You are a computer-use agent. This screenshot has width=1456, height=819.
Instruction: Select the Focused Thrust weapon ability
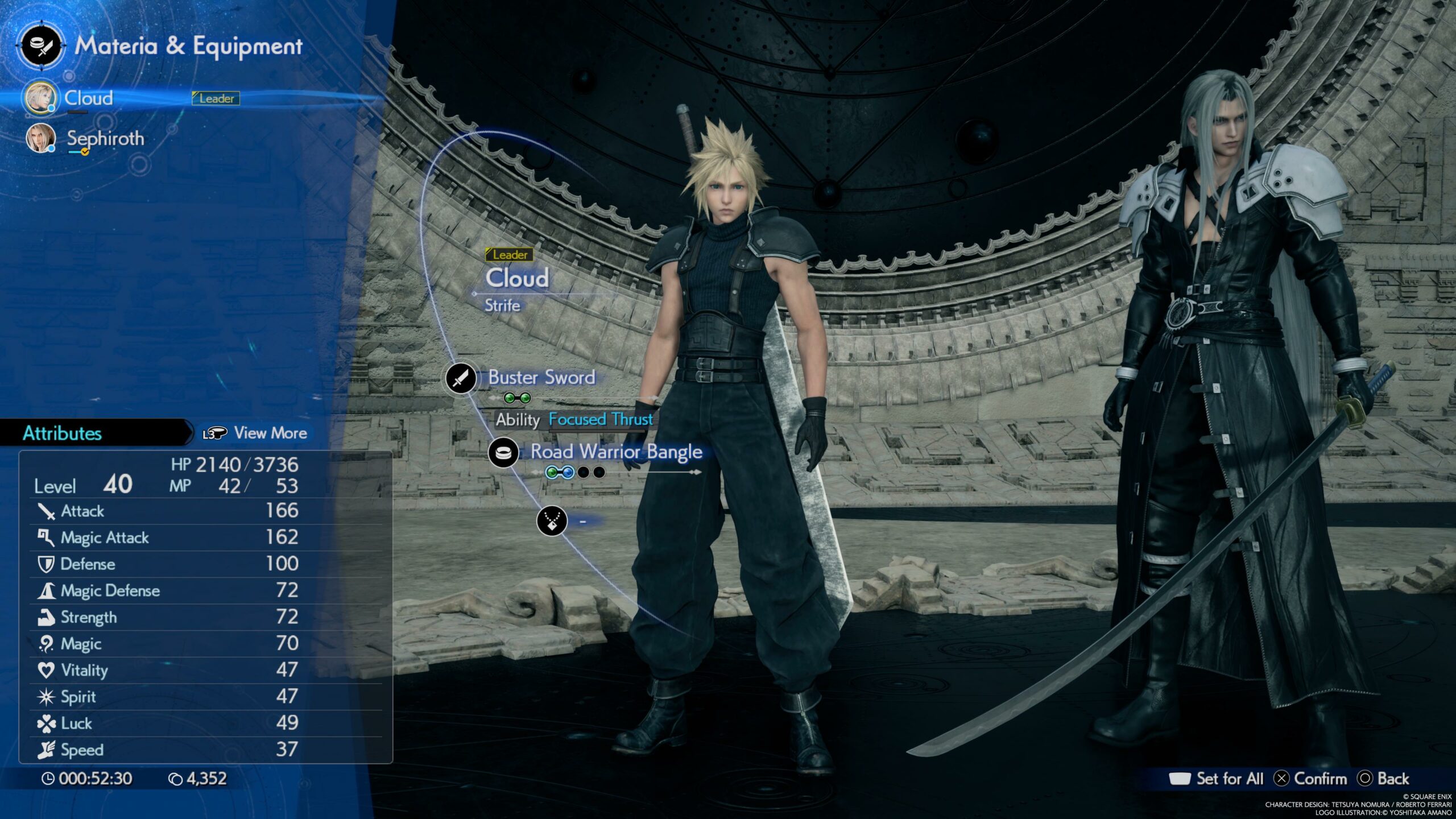click(600, 420)
